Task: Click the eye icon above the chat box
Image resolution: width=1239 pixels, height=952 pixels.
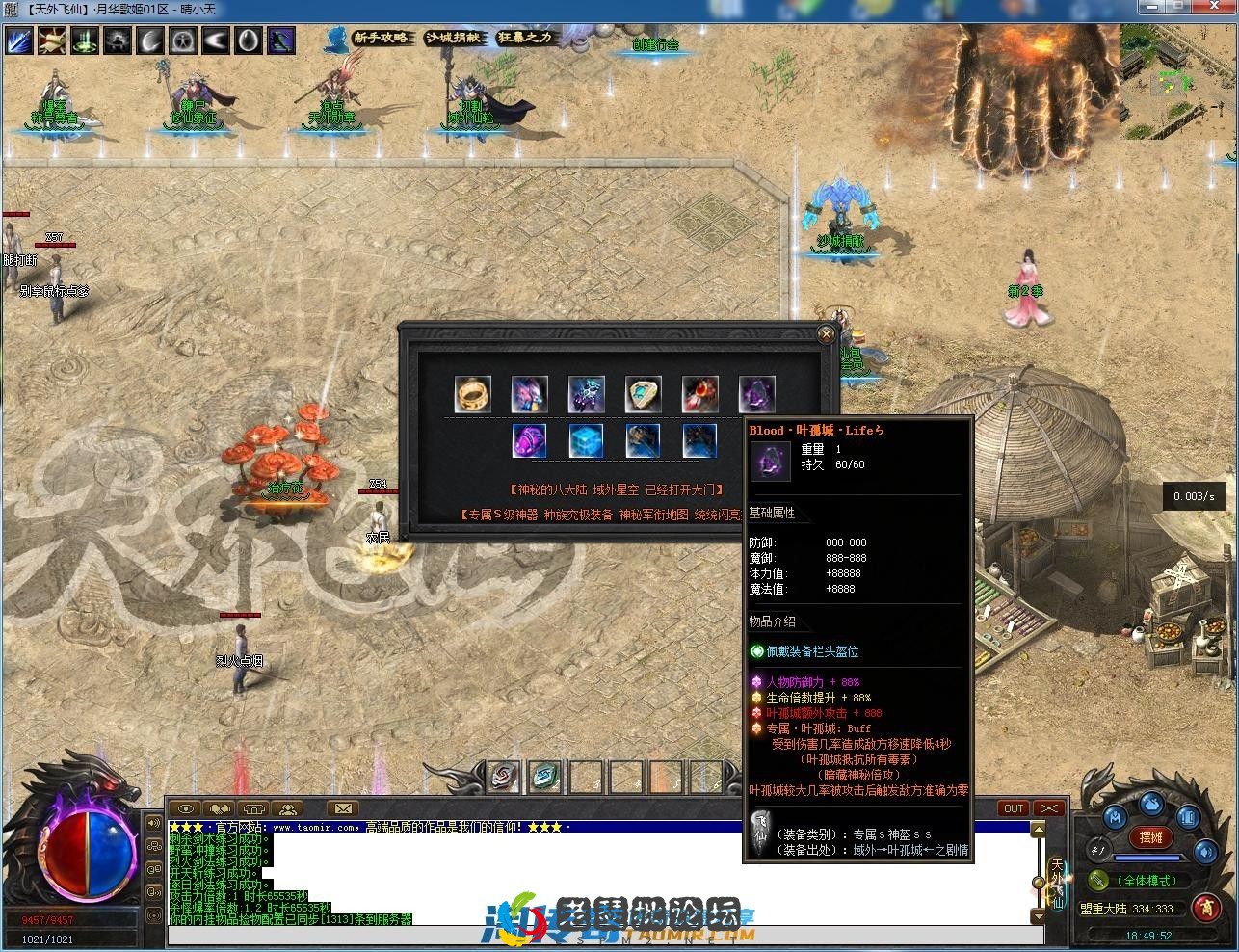Action: [x=186, y=808]
